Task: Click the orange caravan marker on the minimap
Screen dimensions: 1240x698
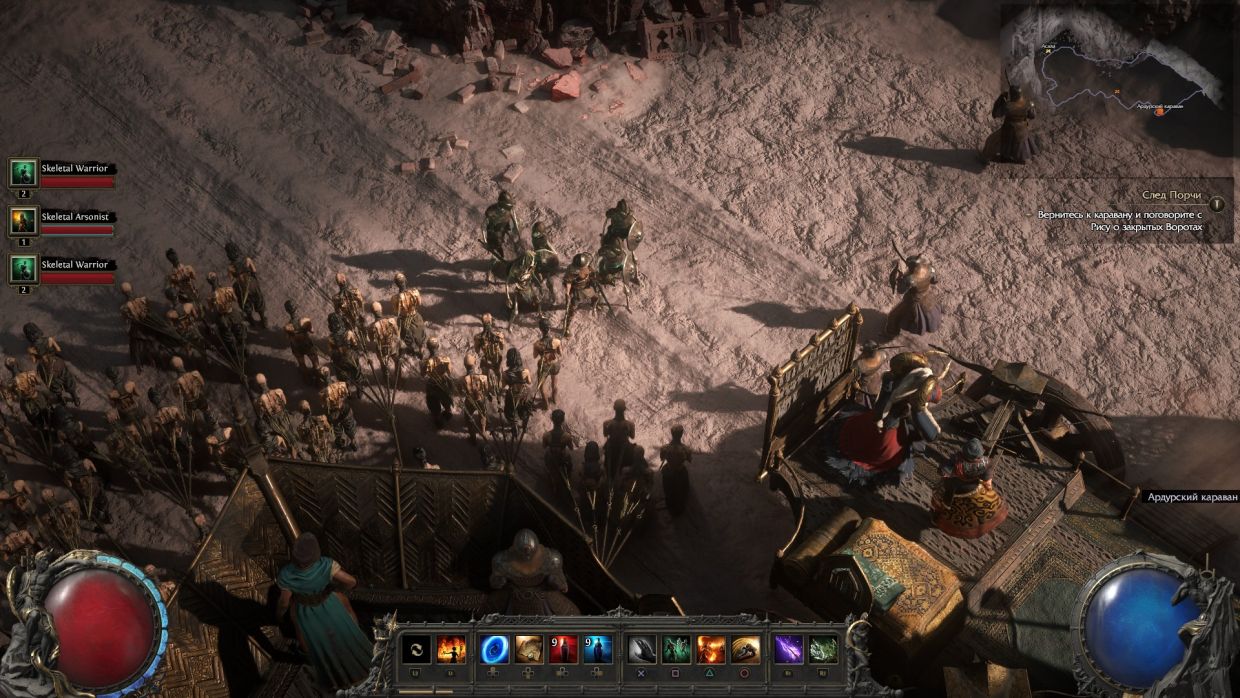Action: tap(1160, 111)
